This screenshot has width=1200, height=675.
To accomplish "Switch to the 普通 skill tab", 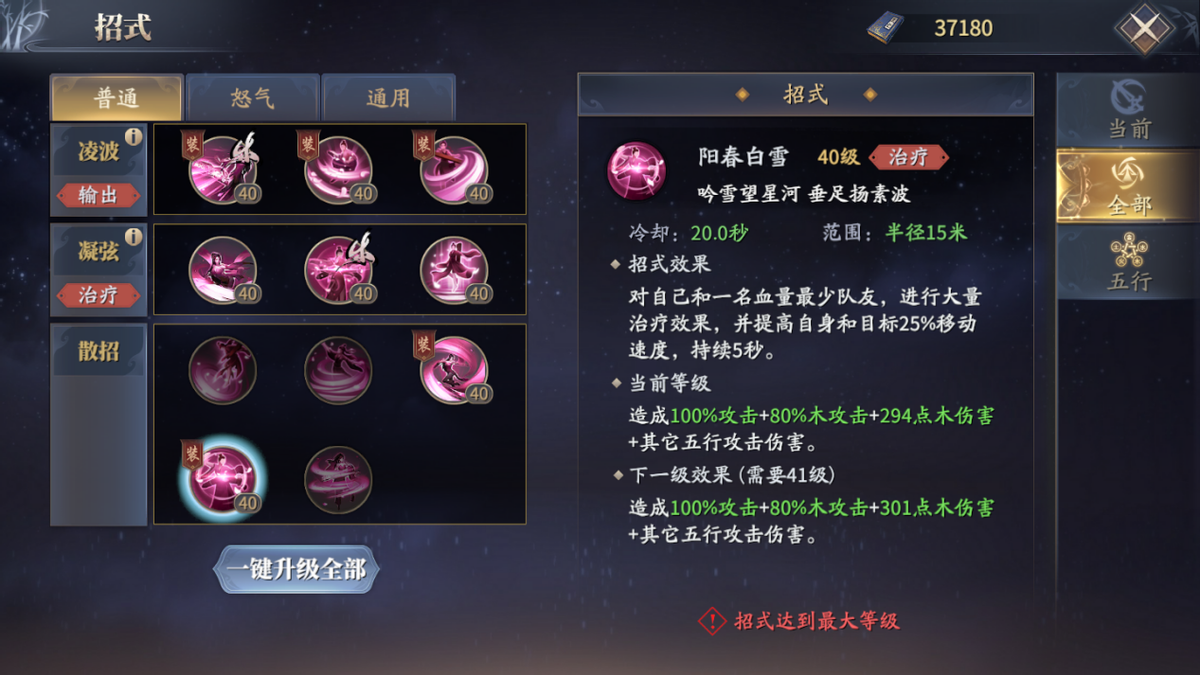I will 116,98.
